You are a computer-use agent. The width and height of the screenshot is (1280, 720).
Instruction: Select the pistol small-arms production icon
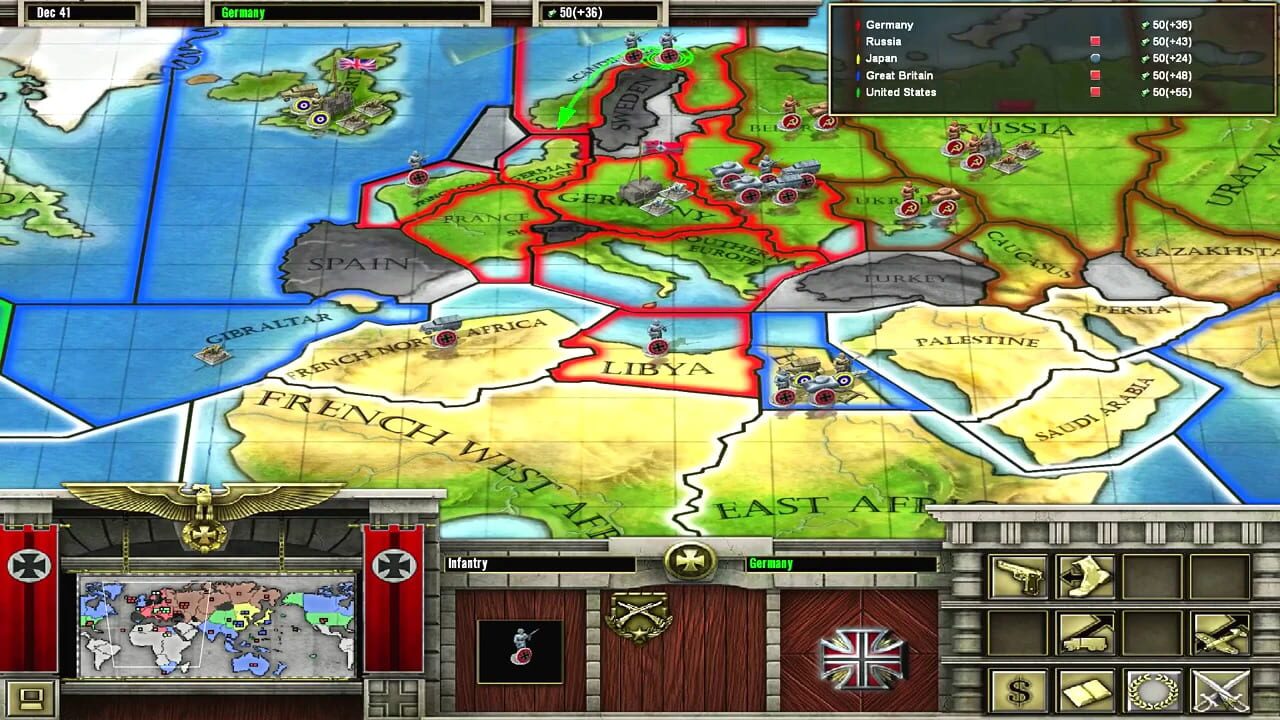click(1020, 577)
